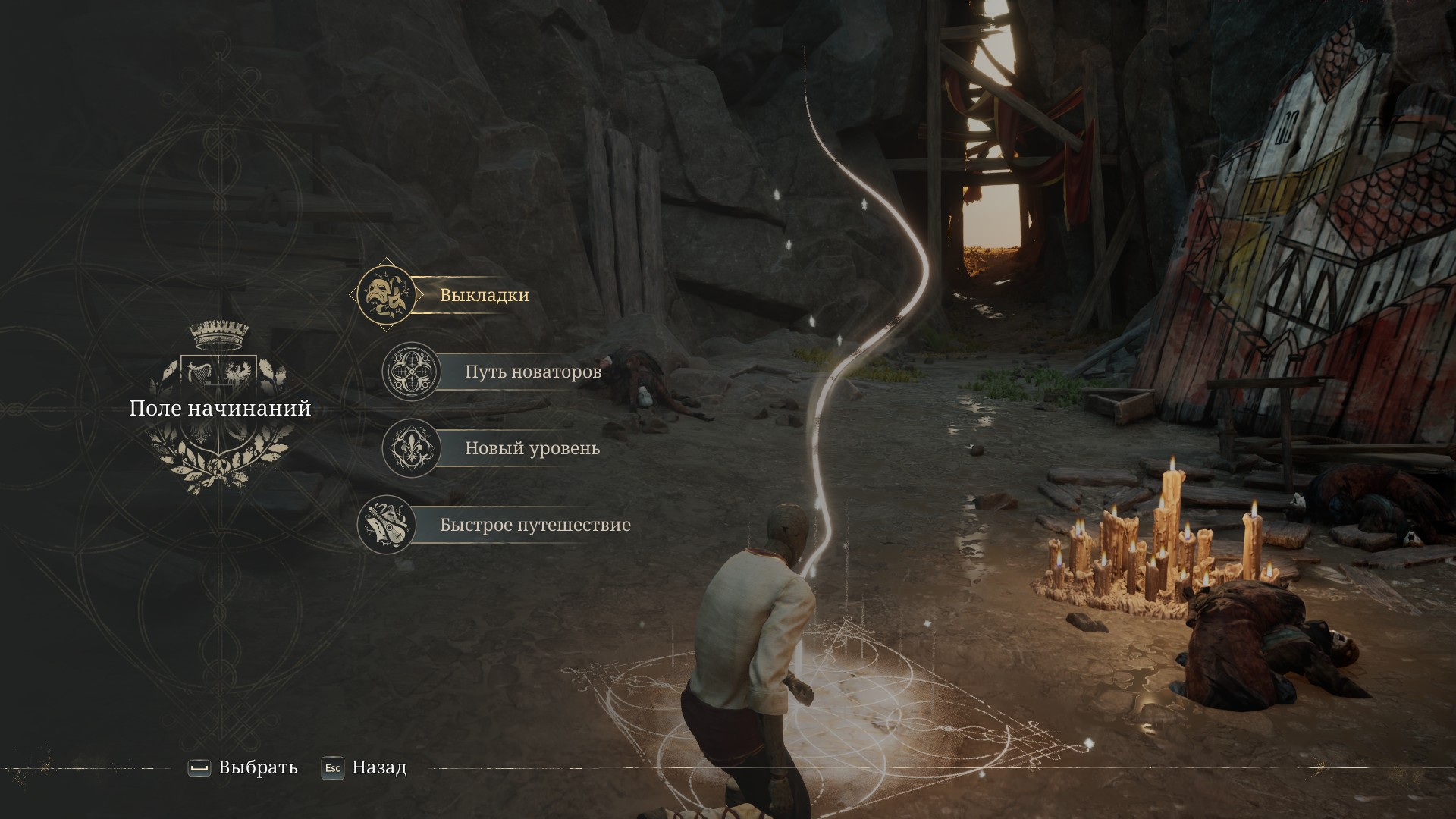Select the Путь новаторов option

click(532, 372)
